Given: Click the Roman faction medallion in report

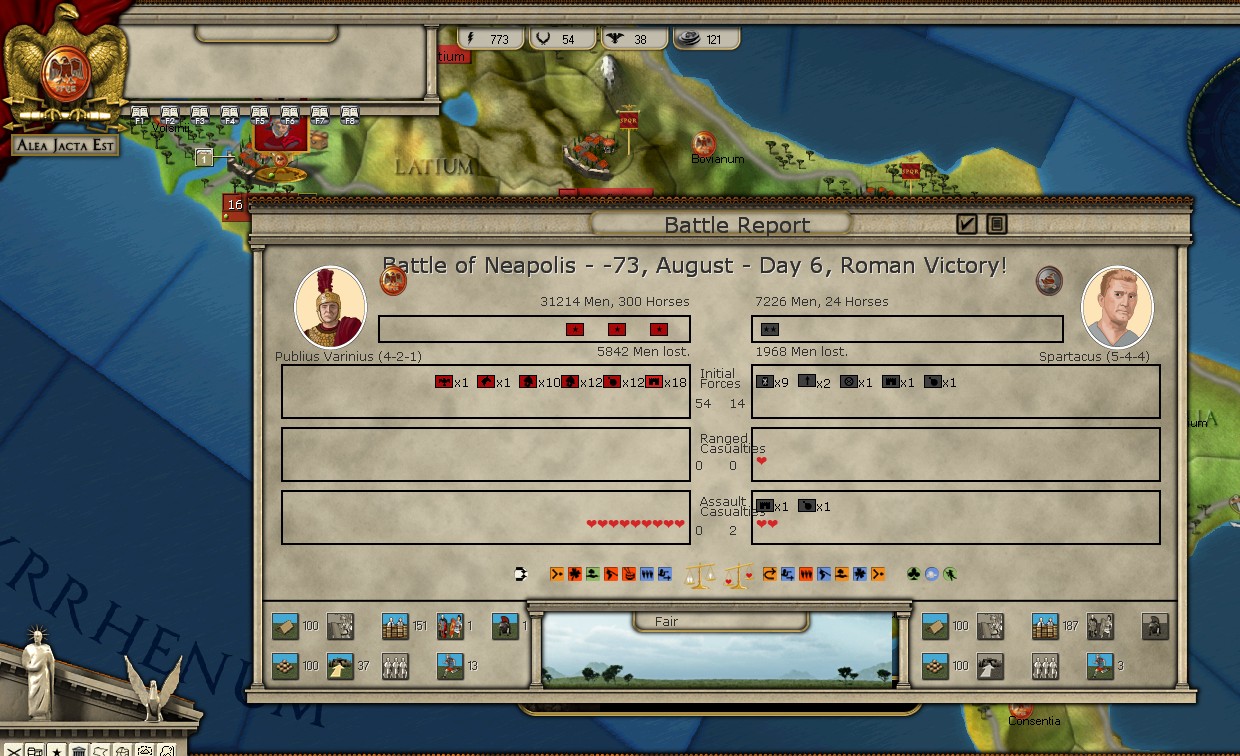Looking at the screenshot, I should pyautogui.click(x=393, y=281).
